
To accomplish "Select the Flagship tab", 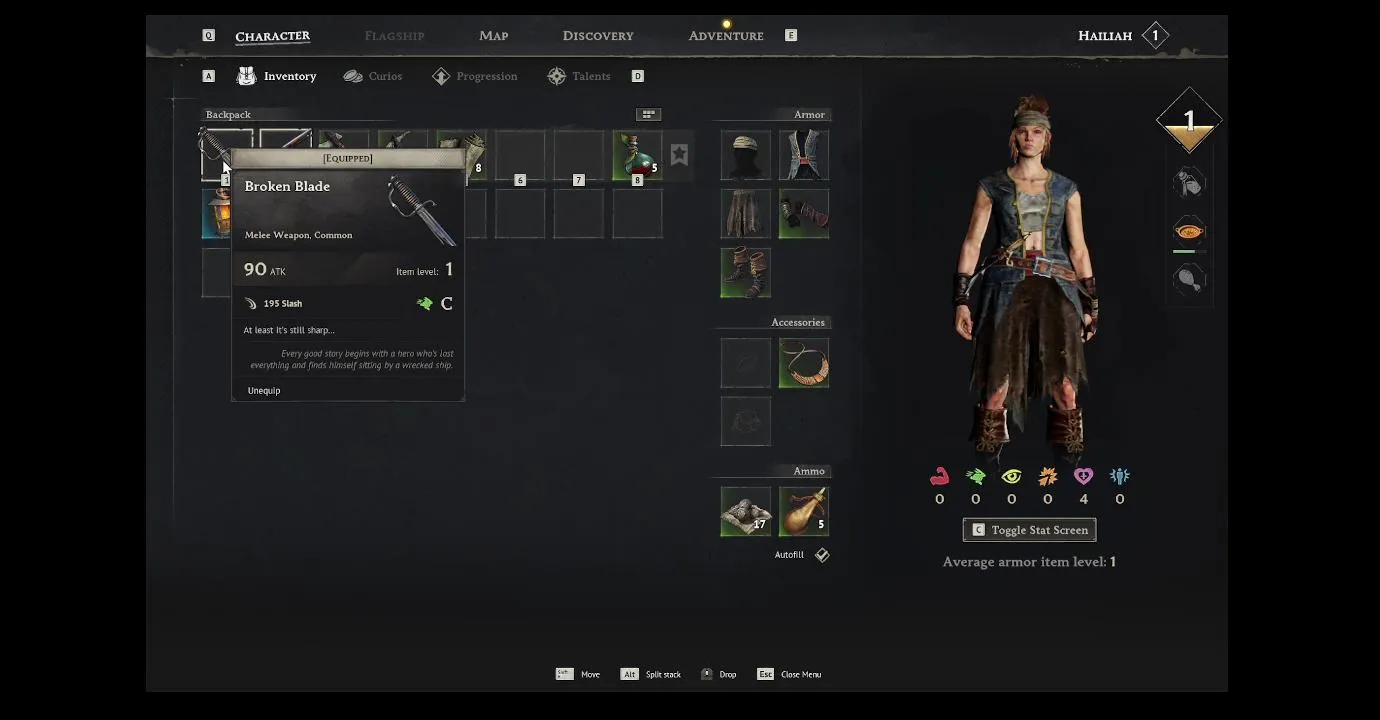I will 394,36.
